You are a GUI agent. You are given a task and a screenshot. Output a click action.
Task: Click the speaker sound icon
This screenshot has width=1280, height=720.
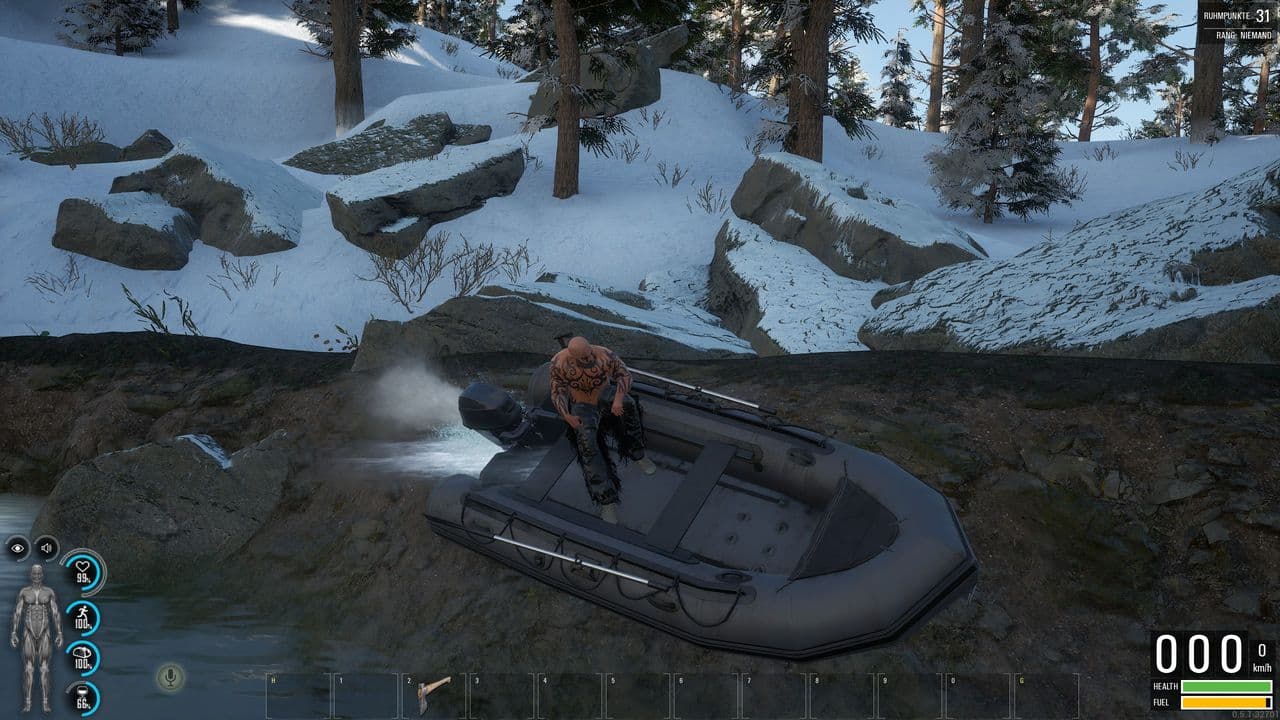tap(46, 547)
